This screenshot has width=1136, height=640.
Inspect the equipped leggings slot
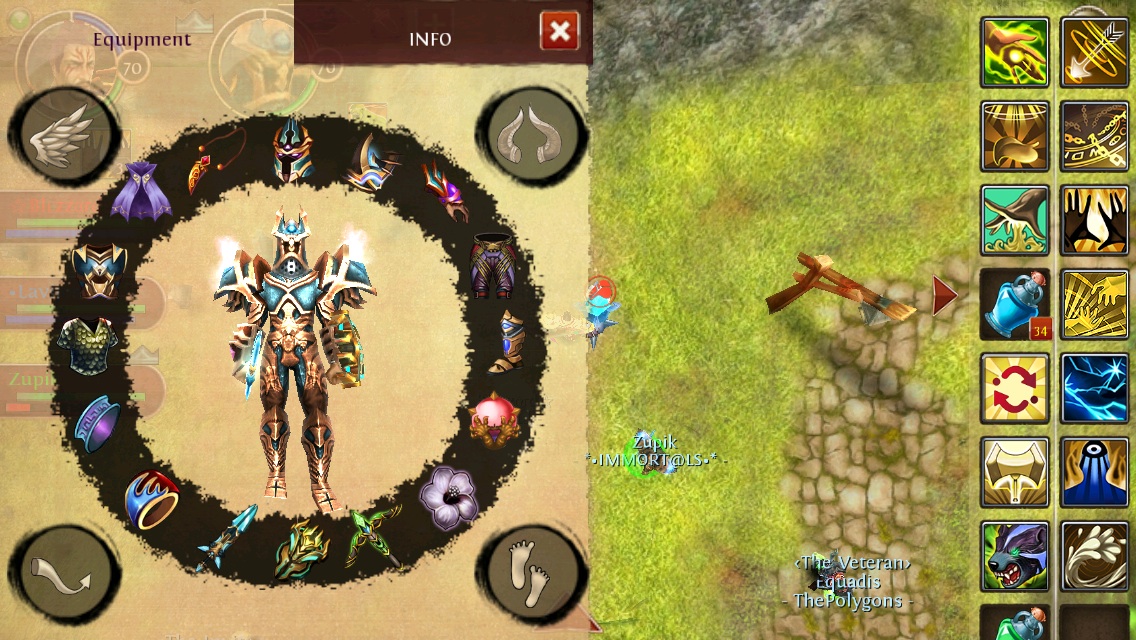pos(493,265)
